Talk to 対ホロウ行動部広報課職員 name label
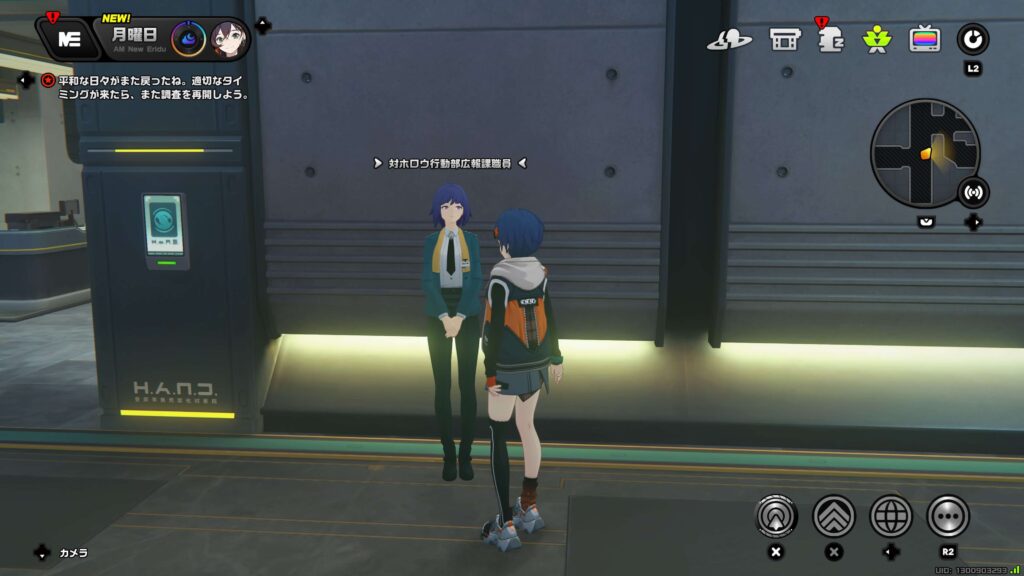The width and height of the screenshot is (1024, 576). (449, 162)
